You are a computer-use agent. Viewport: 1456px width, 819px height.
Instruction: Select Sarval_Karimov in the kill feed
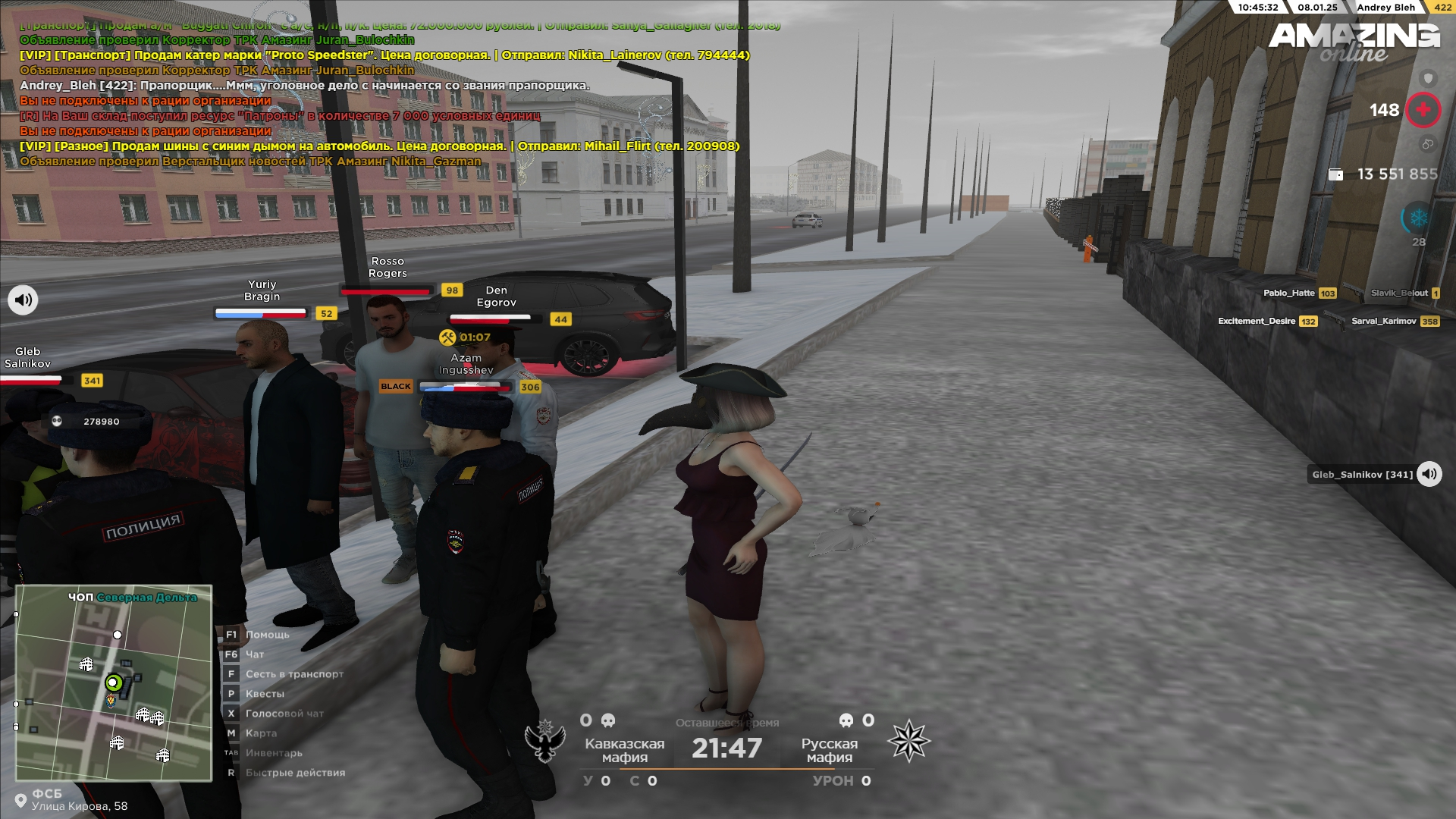(1383, 321)
